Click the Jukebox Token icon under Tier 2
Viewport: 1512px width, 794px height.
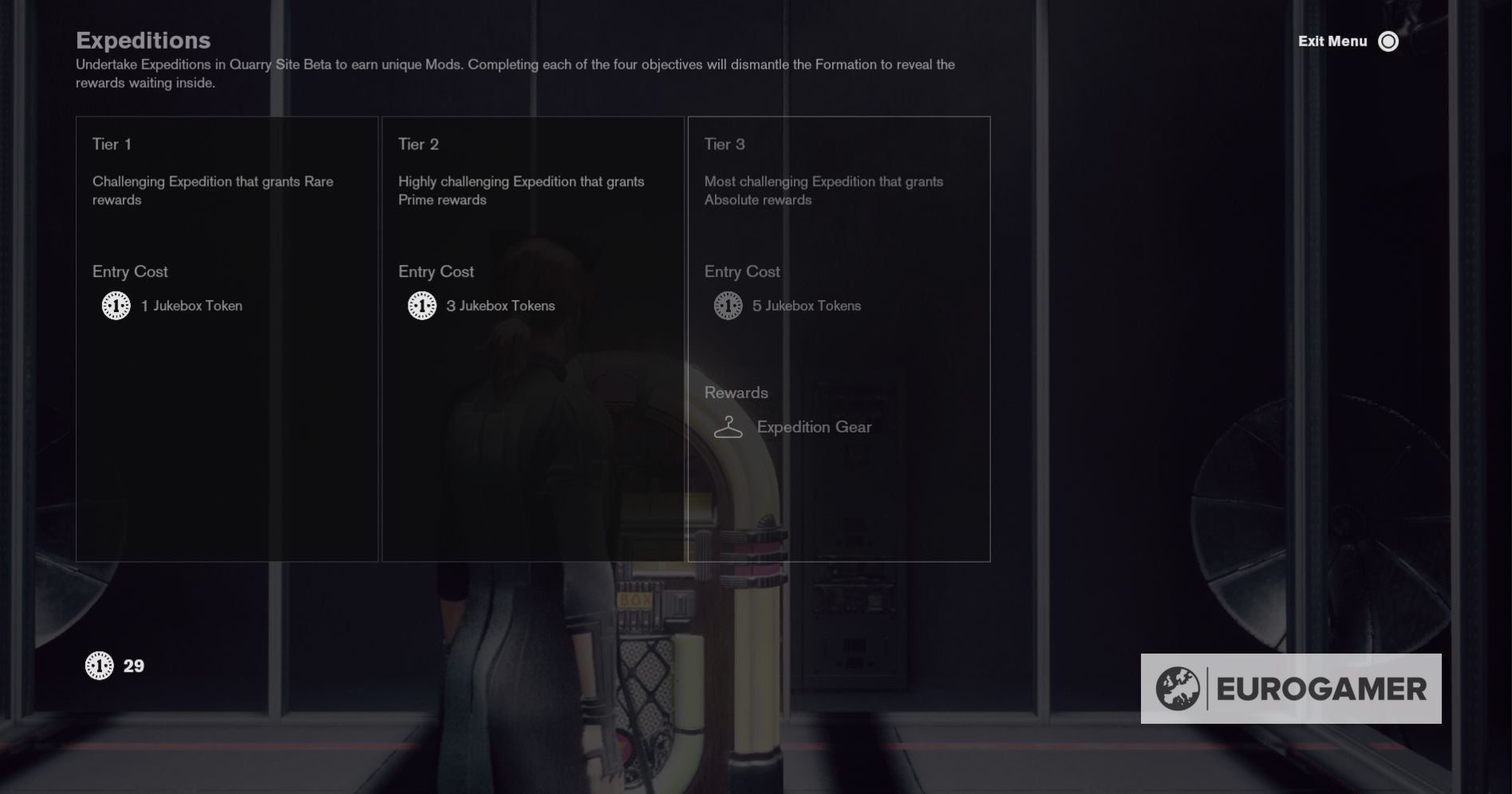coord(422,305)
